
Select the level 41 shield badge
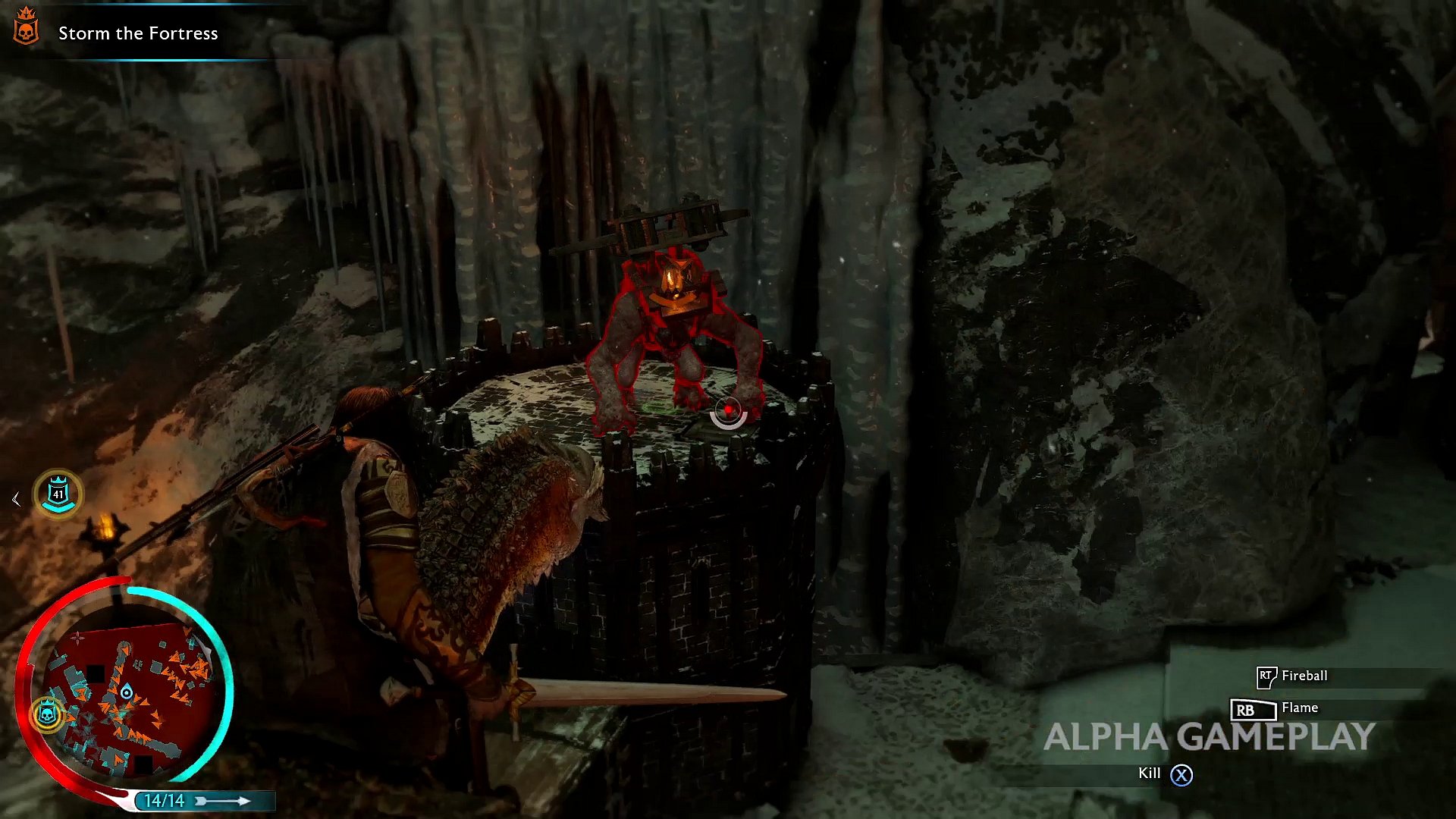pos(58,494)
